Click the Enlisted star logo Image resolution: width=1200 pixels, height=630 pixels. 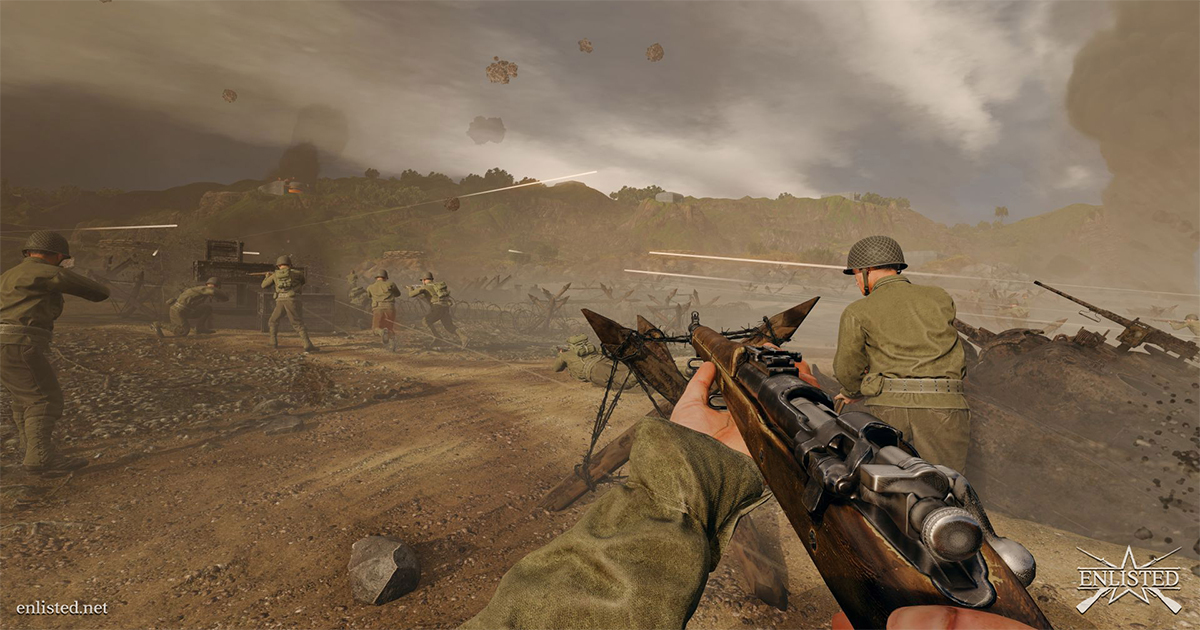[x=1128, y=579]
